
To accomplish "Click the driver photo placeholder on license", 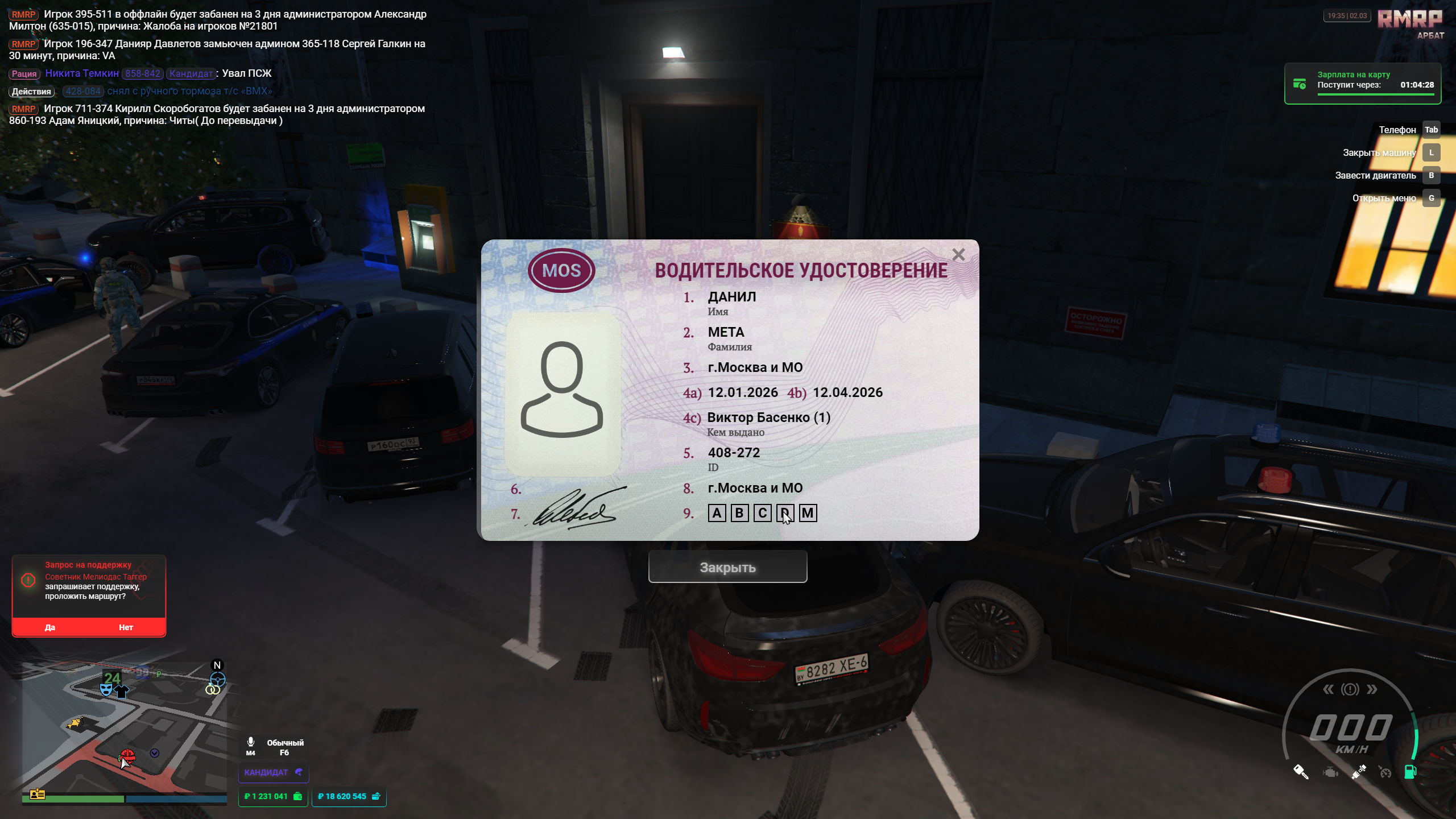I will click(562, 392).
